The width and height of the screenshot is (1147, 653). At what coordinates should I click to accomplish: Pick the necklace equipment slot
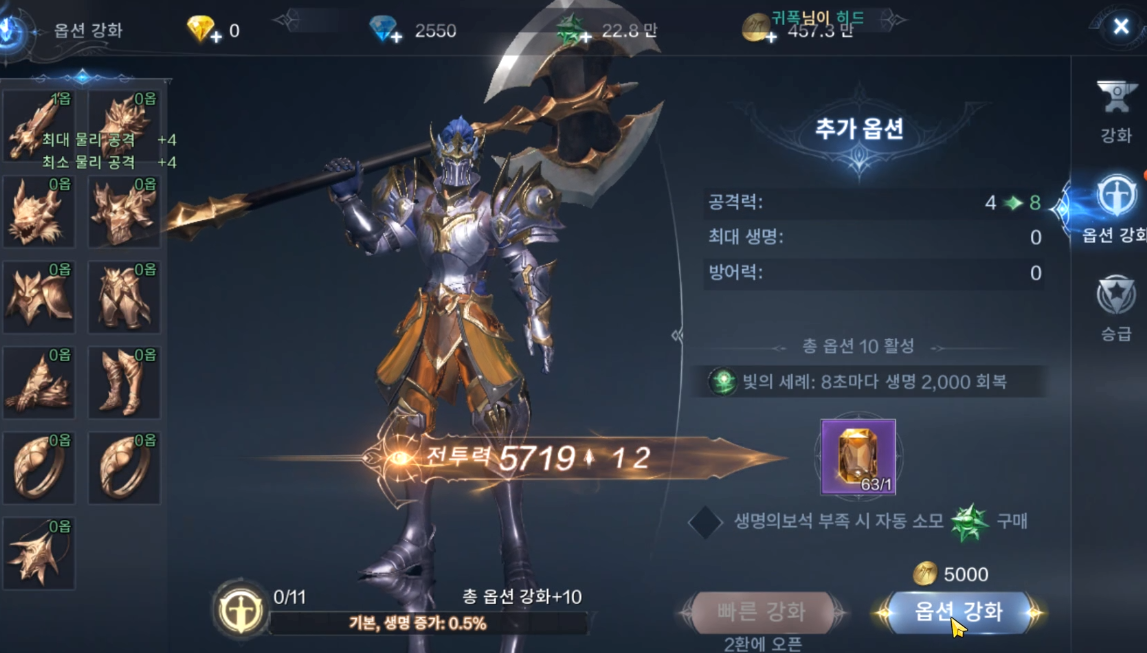tap(38, 553)
